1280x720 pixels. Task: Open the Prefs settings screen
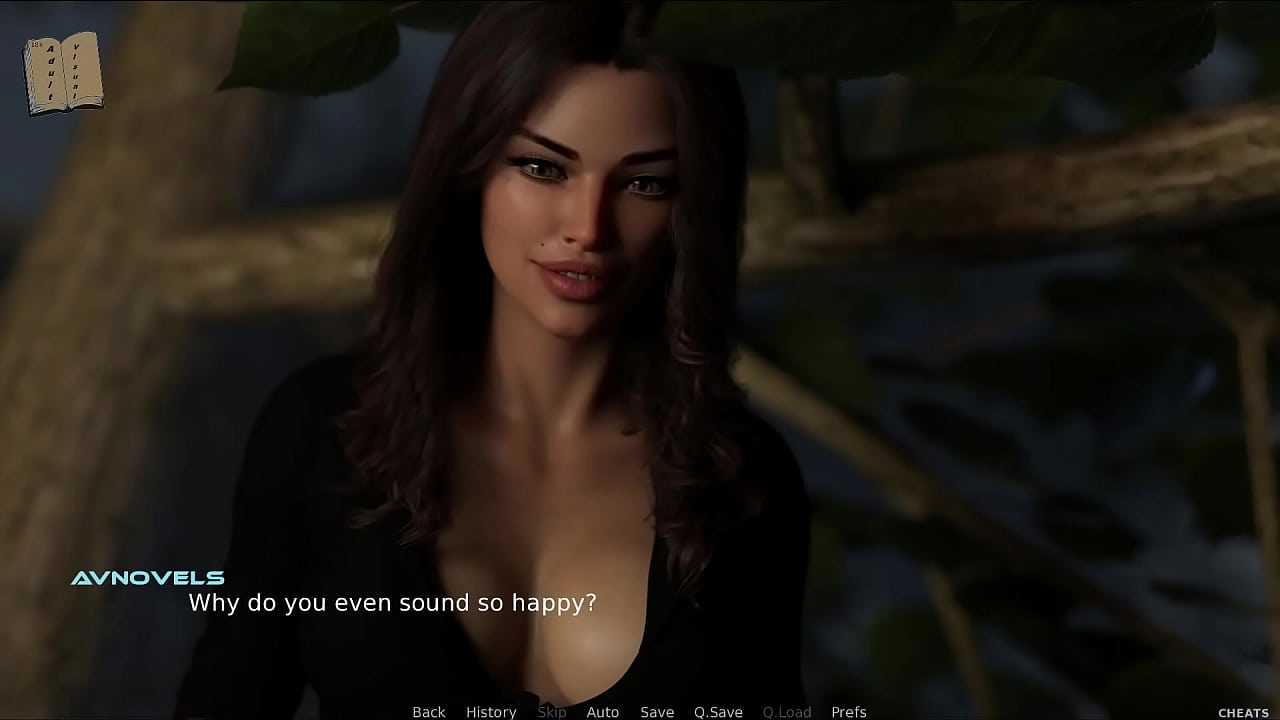pos(849,712)
